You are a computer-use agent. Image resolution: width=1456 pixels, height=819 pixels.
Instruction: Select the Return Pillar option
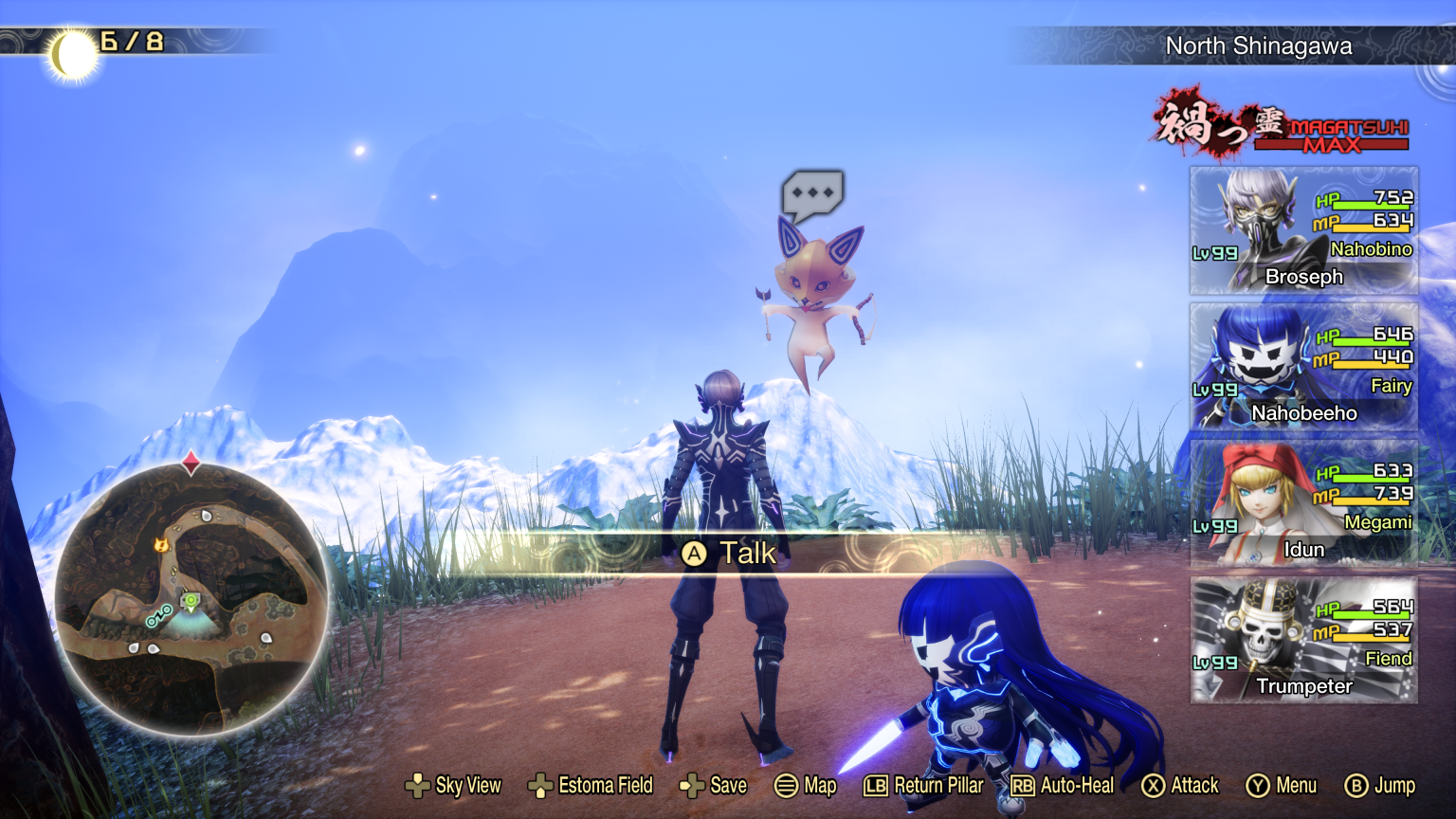tap(924, 786)
